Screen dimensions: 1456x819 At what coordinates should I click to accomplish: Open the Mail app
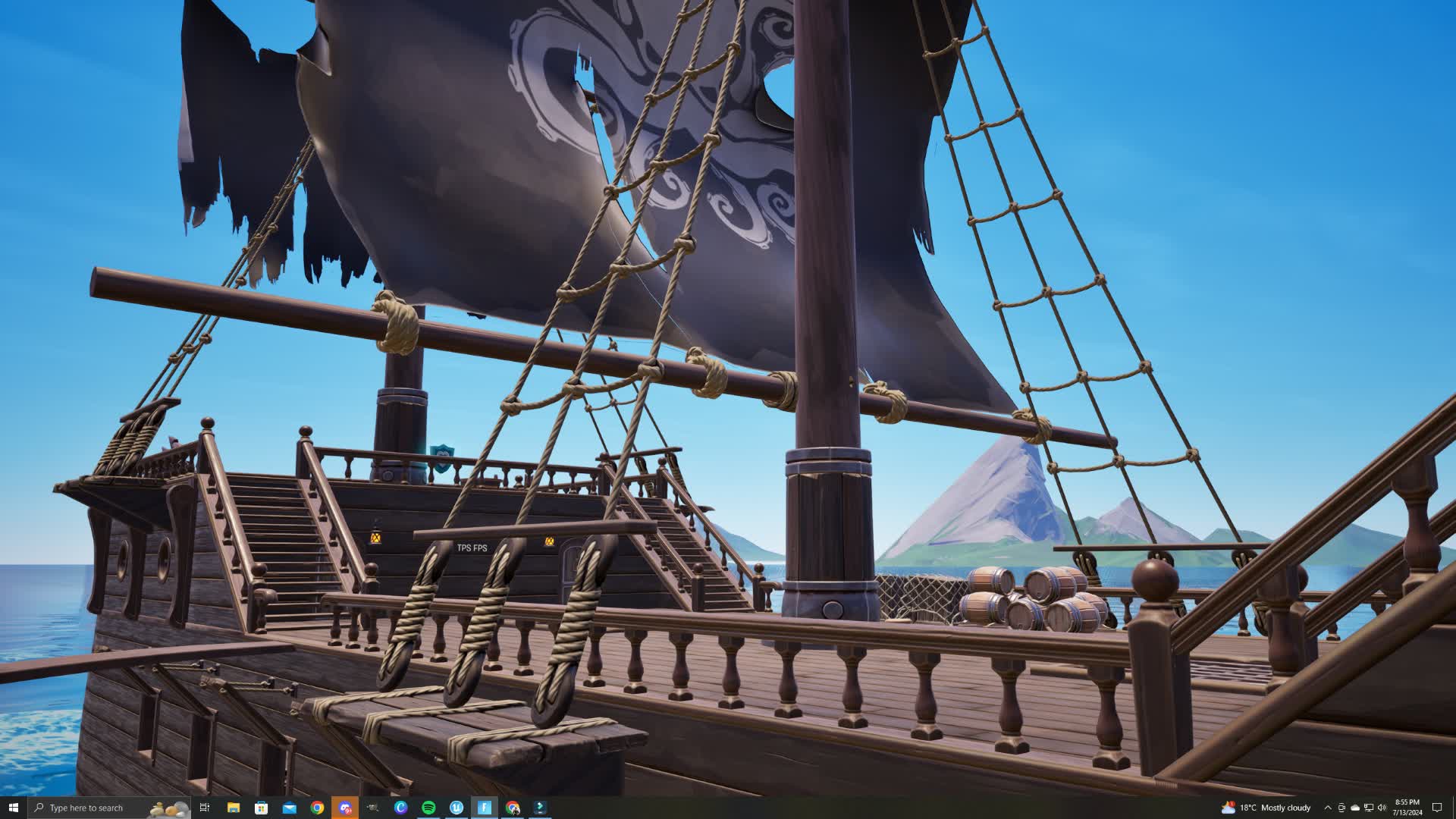click(x=289, y=808)
